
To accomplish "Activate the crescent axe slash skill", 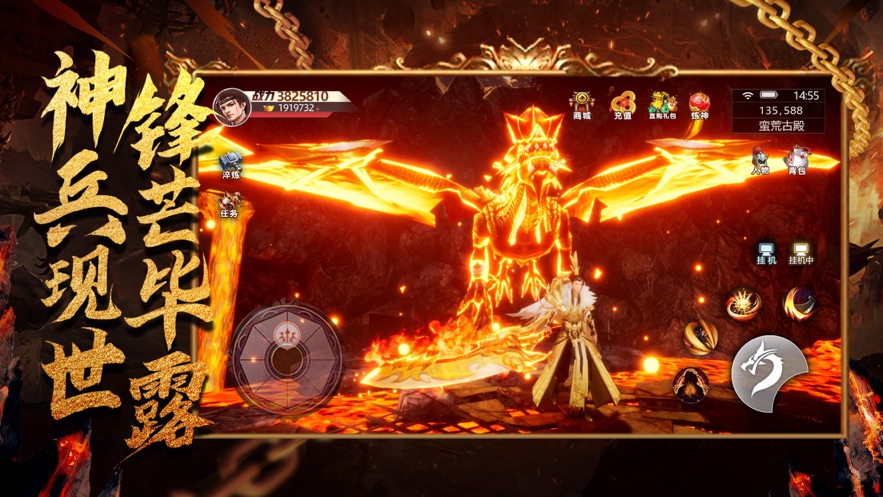I will (798, 302).
